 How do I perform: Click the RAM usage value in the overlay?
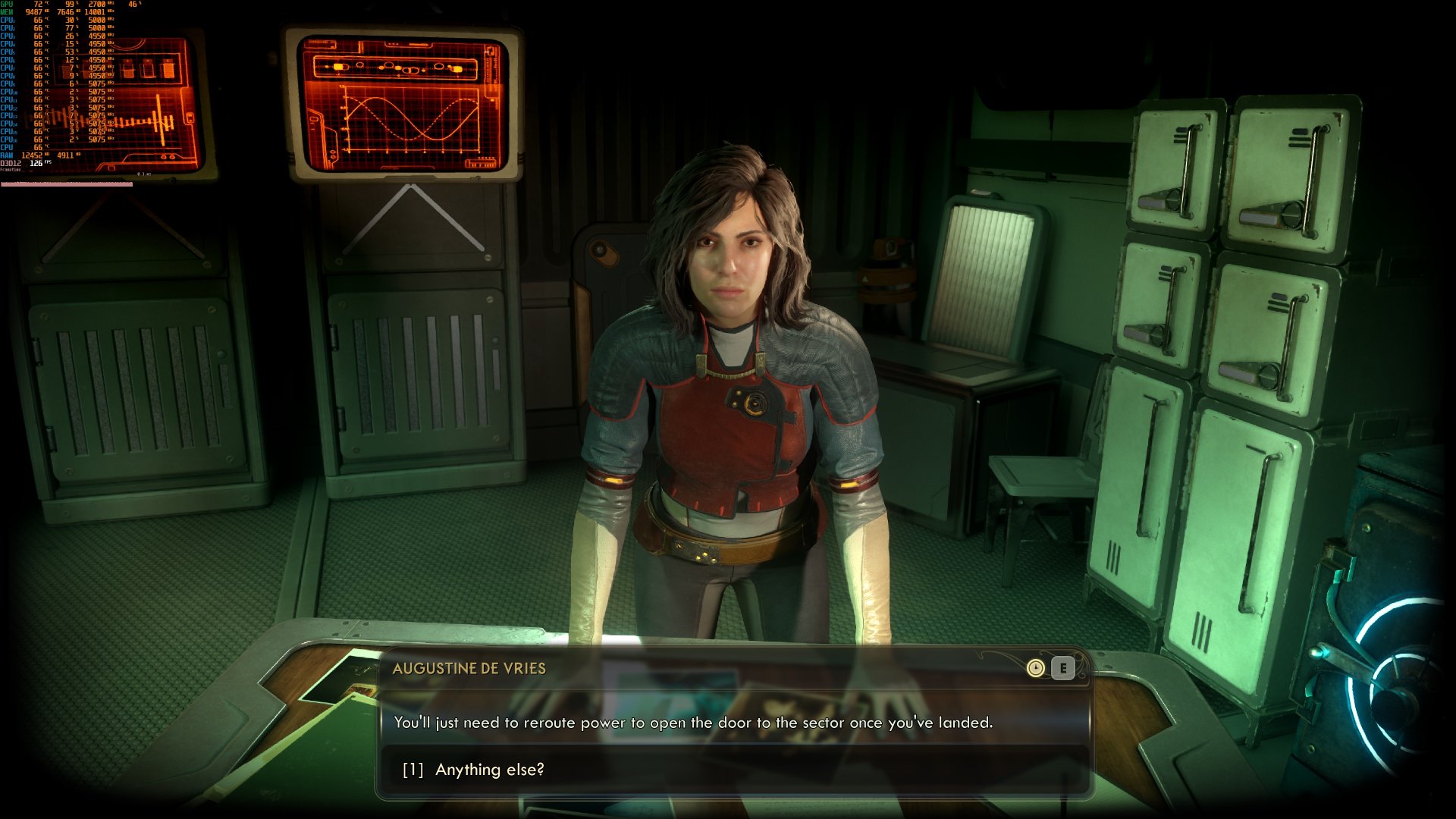coord(33,154)
